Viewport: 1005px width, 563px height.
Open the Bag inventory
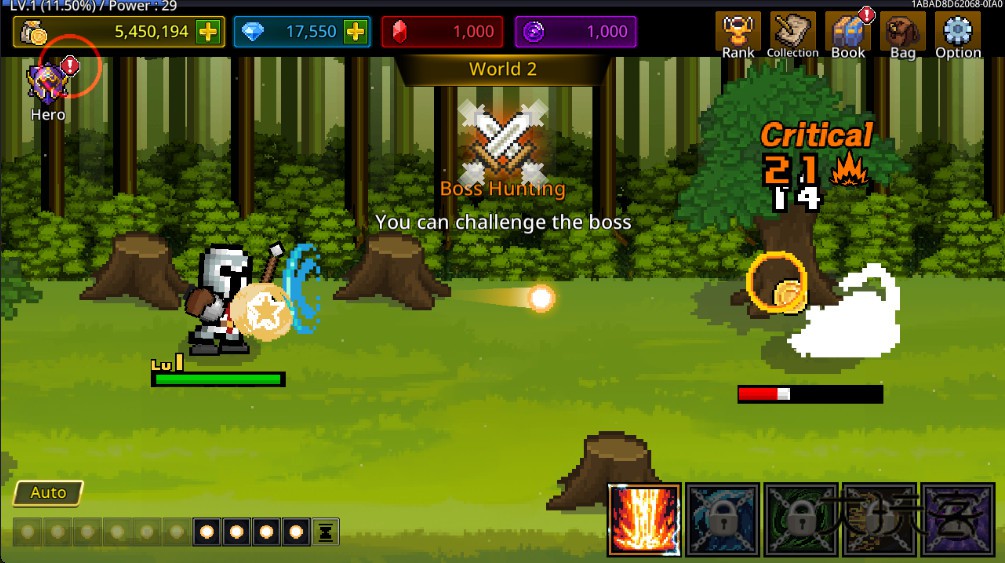coord(902,35)
